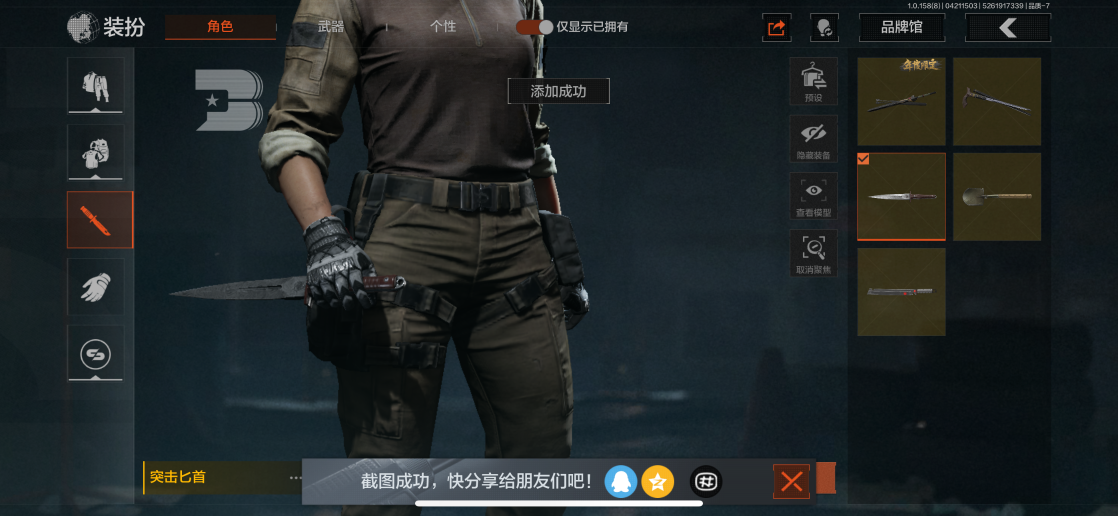This screenshot has width=1118, height=516.
Task: Select the shovel melee weapon skin
Action: 996,197
